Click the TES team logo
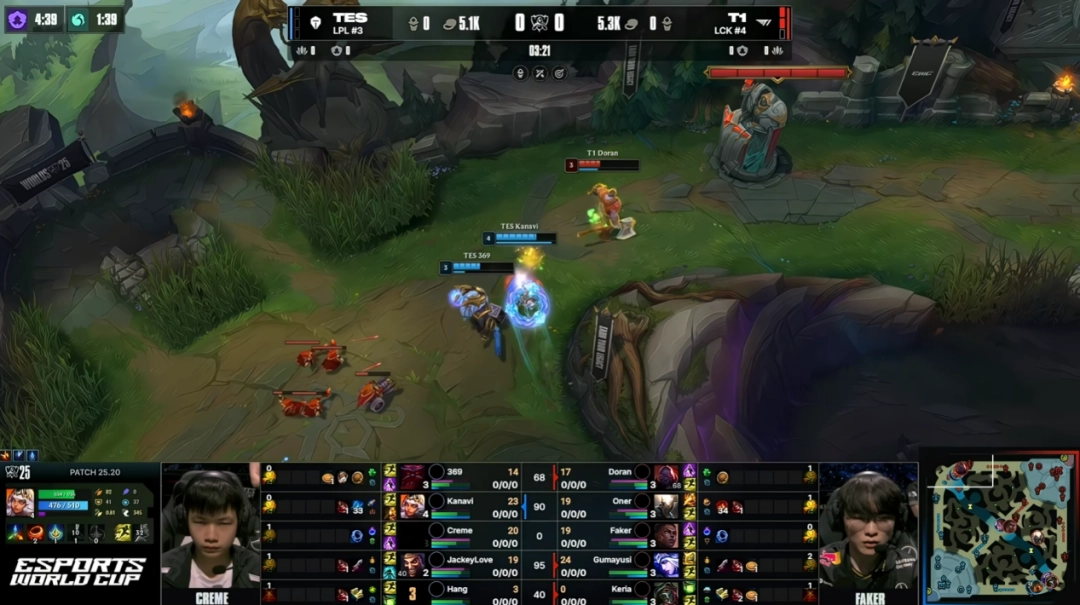Screen dimensions: 1080x605 point(315,22)
